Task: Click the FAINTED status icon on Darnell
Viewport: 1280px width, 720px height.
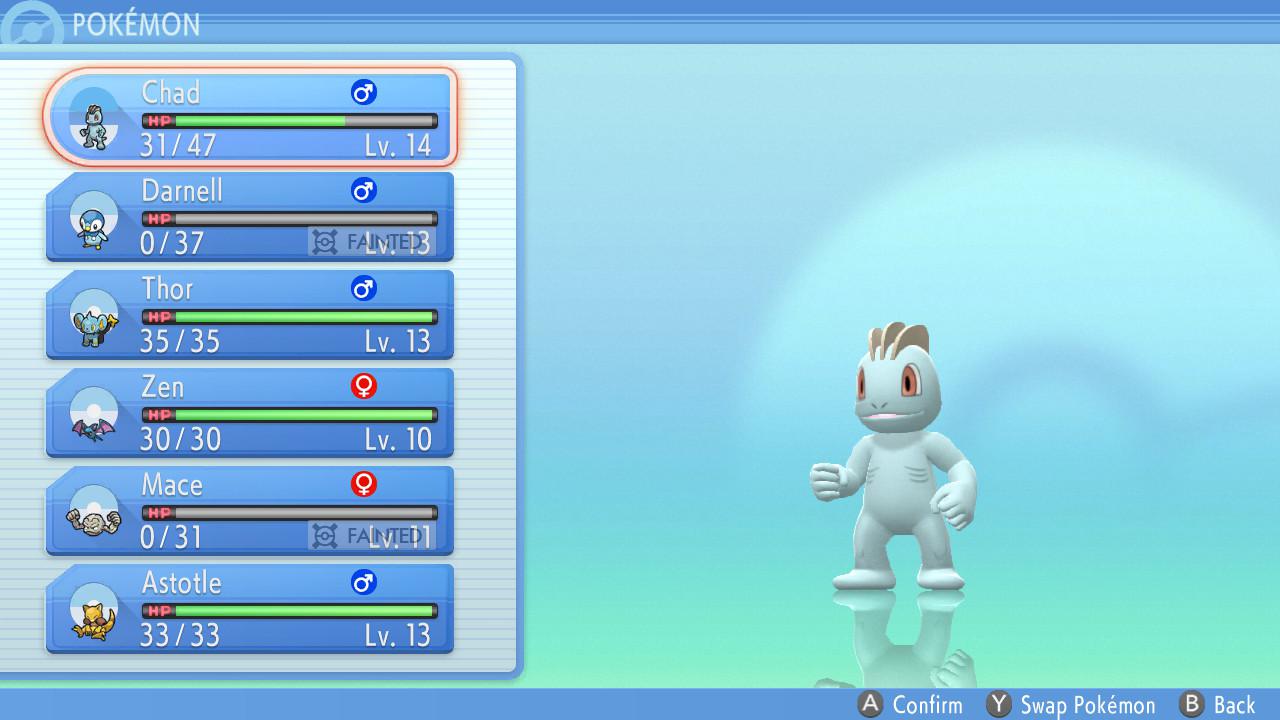Action: pos(323,240)
